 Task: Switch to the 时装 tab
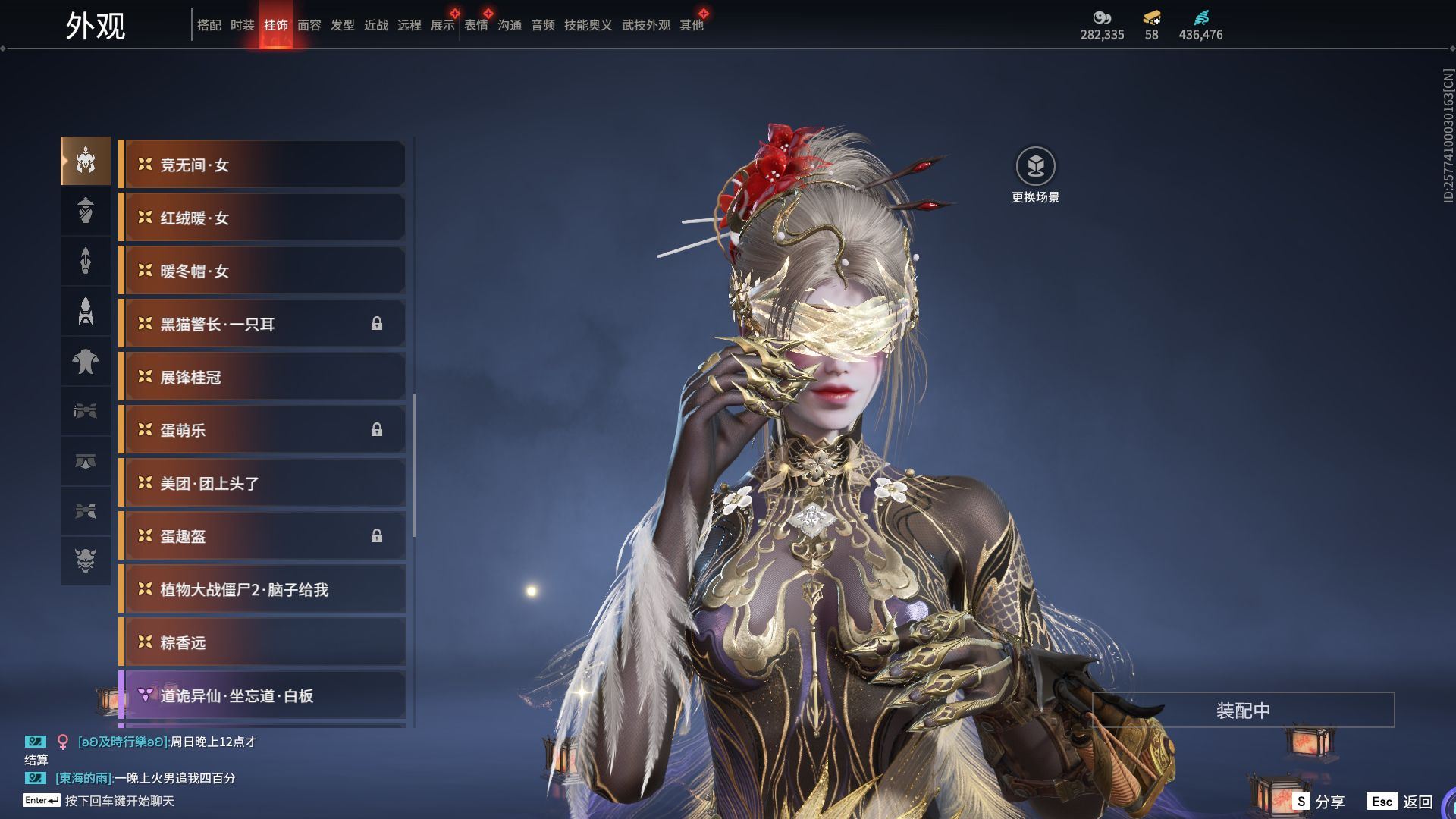pyautogui.click(x=242, y=25)
